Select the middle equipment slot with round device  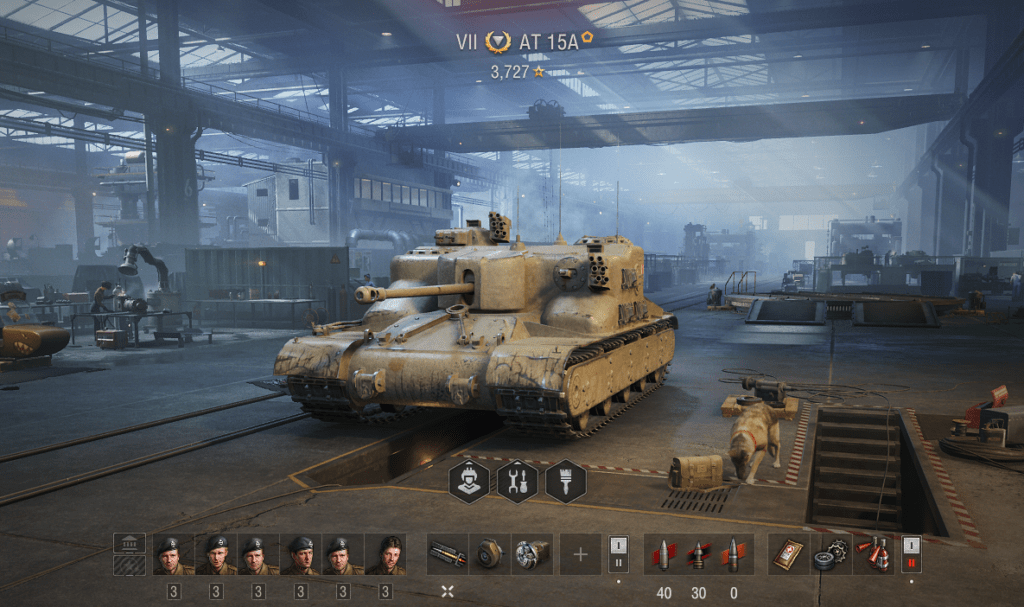tap(489, 554)
